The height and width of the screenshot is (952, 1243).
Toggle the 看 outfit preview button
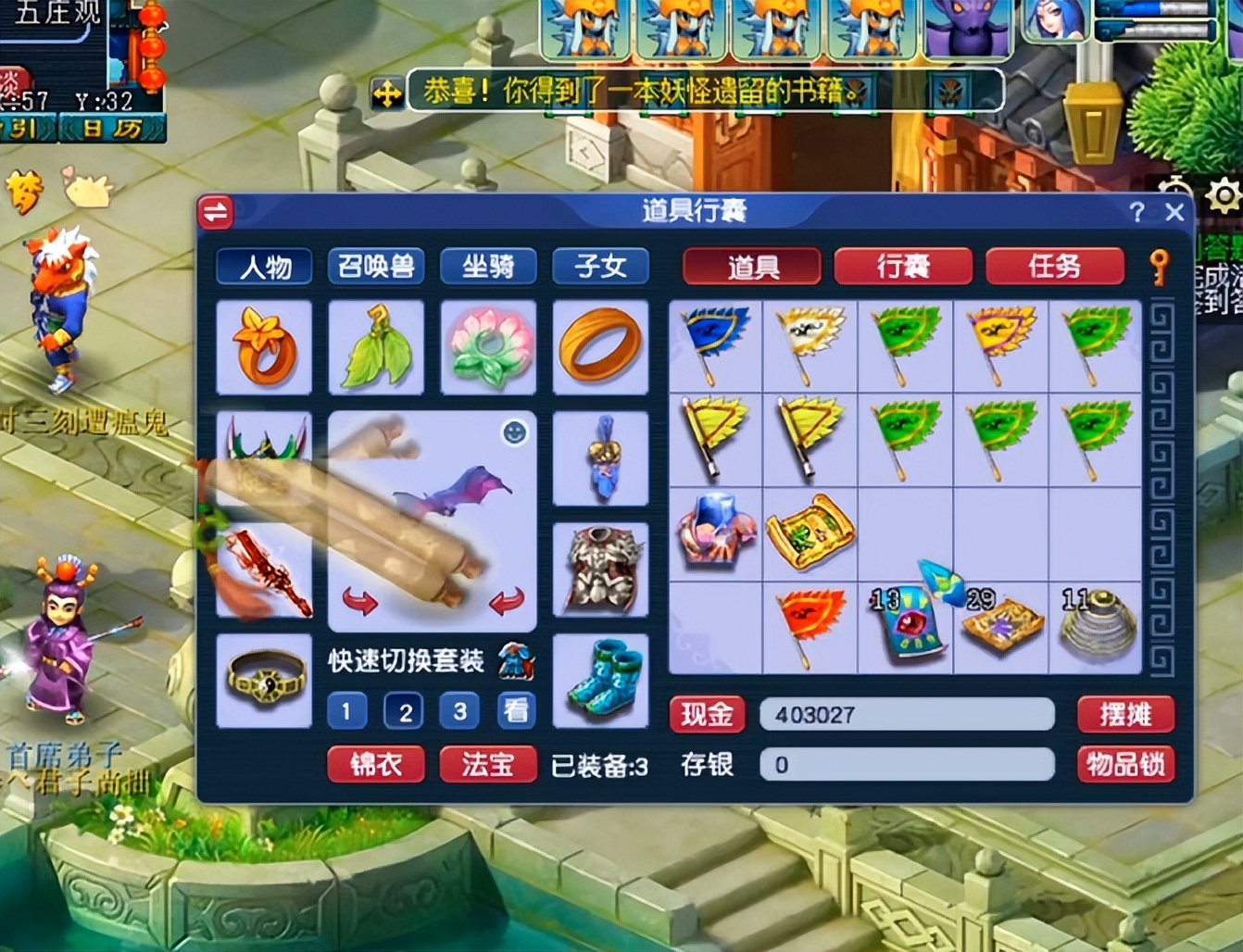click(516, 711)
